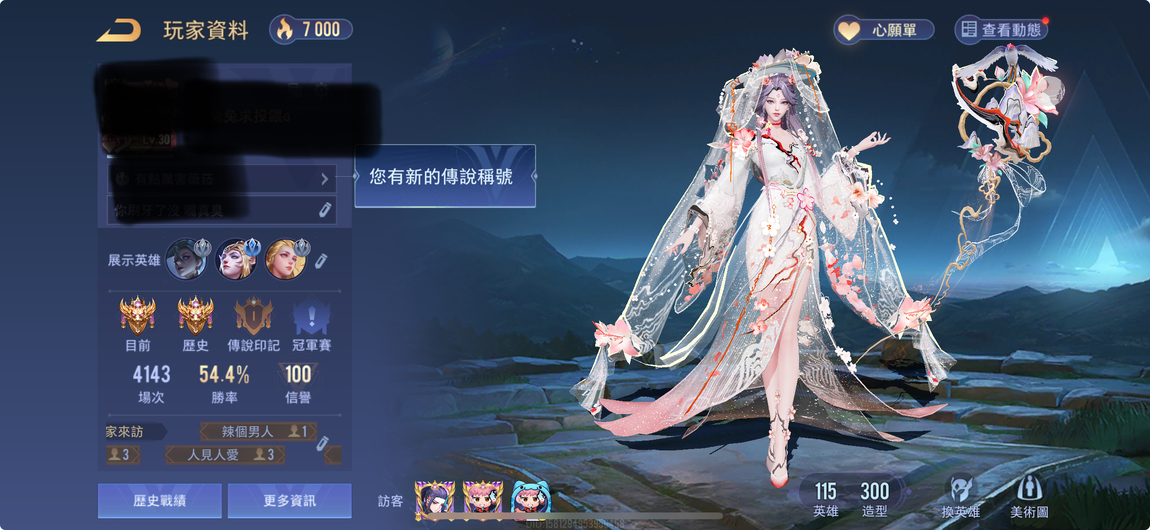Tap the 7000 flame popularity counter

coord(311,30)
